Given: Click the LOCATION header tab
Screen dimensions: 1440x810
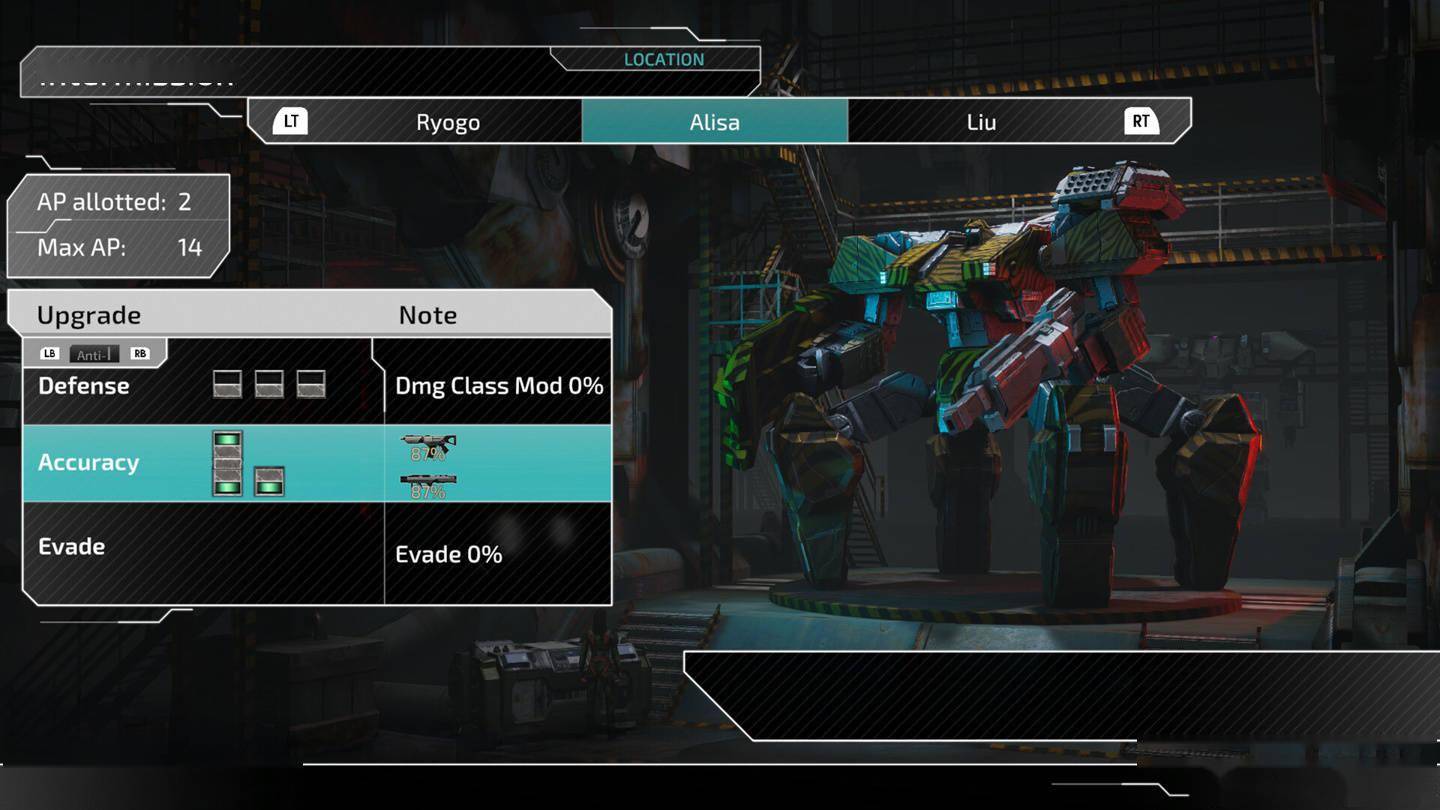Looking at the screenshot, I should pos(663,60).
